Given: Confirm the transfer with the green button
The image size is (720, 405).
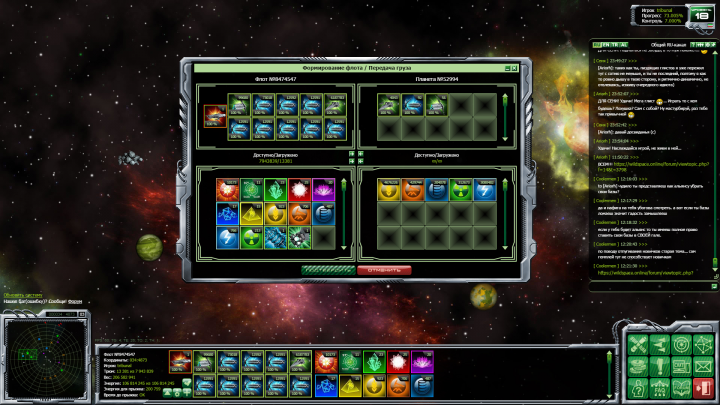Looking at the screenshot, I should pos(328,270).
